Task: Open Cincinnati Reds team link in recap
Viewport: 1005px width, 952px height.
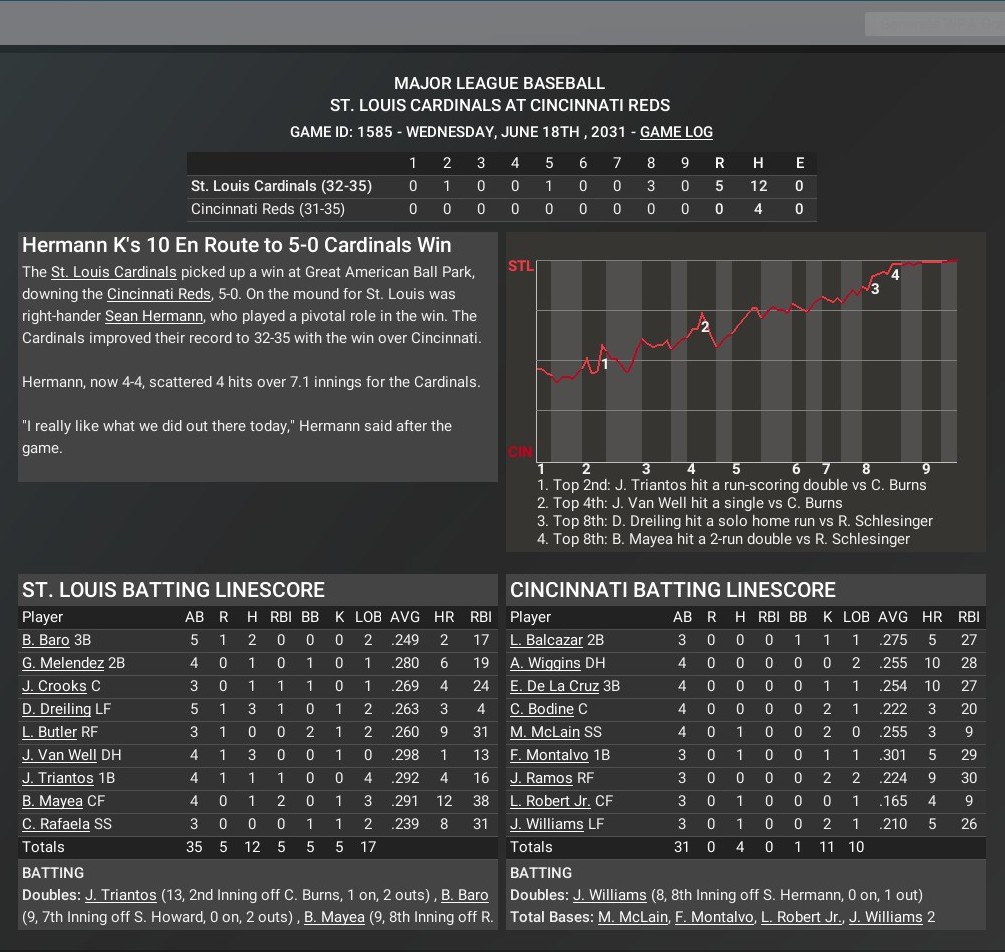Action: (159, 294)
